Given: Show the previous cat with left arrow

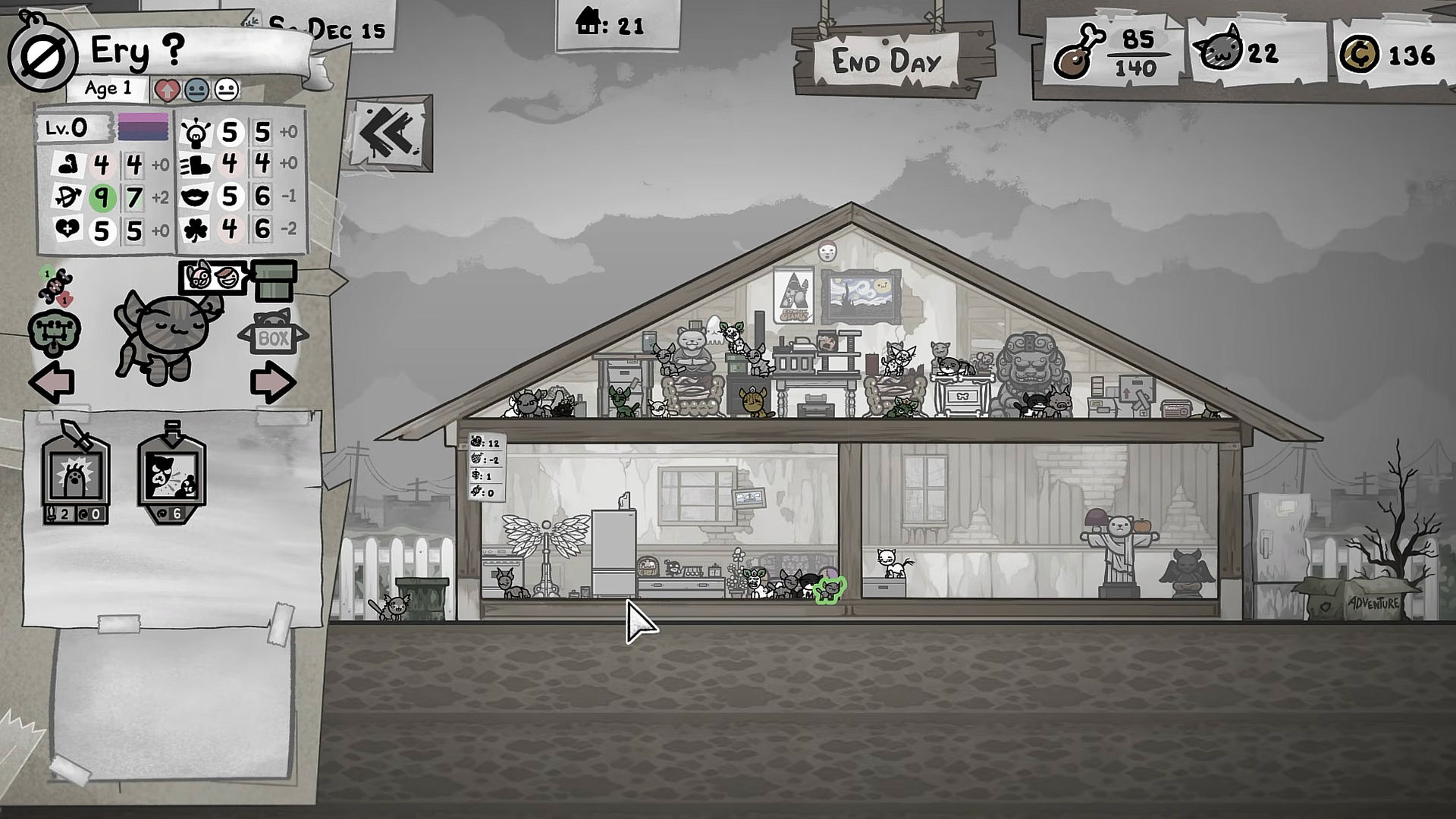Looking at the screenshot, I should coord(52,381).
